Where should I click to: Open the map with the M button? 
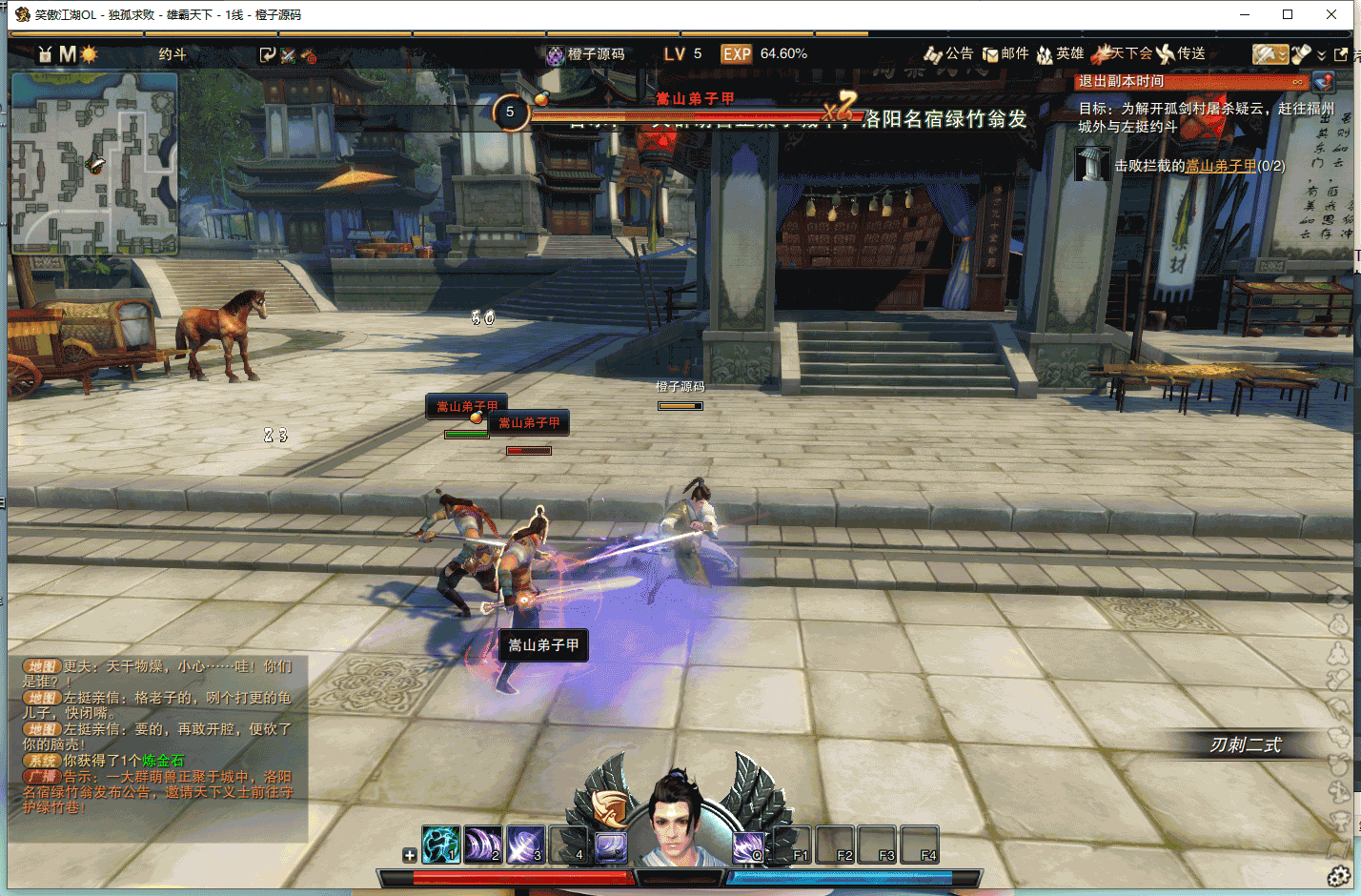point(67,54)
